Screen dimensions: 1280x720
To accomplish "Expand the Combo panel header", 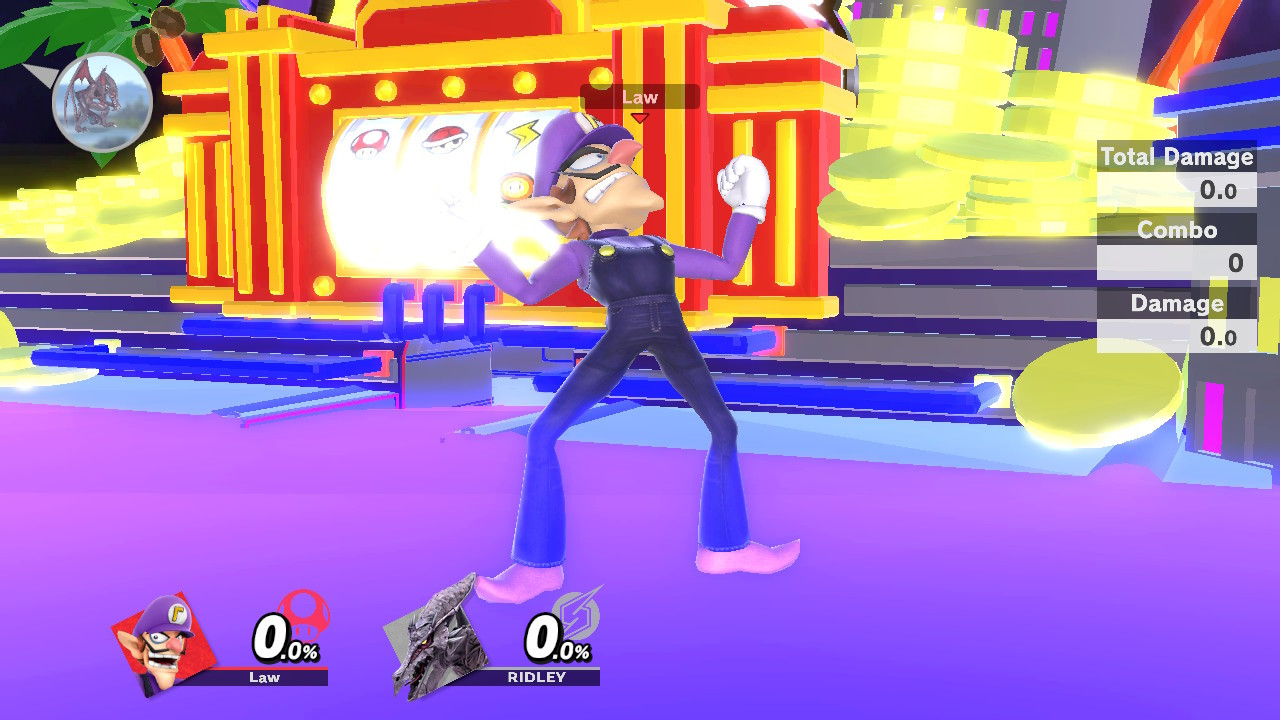I will click(x=1176, y=230).
